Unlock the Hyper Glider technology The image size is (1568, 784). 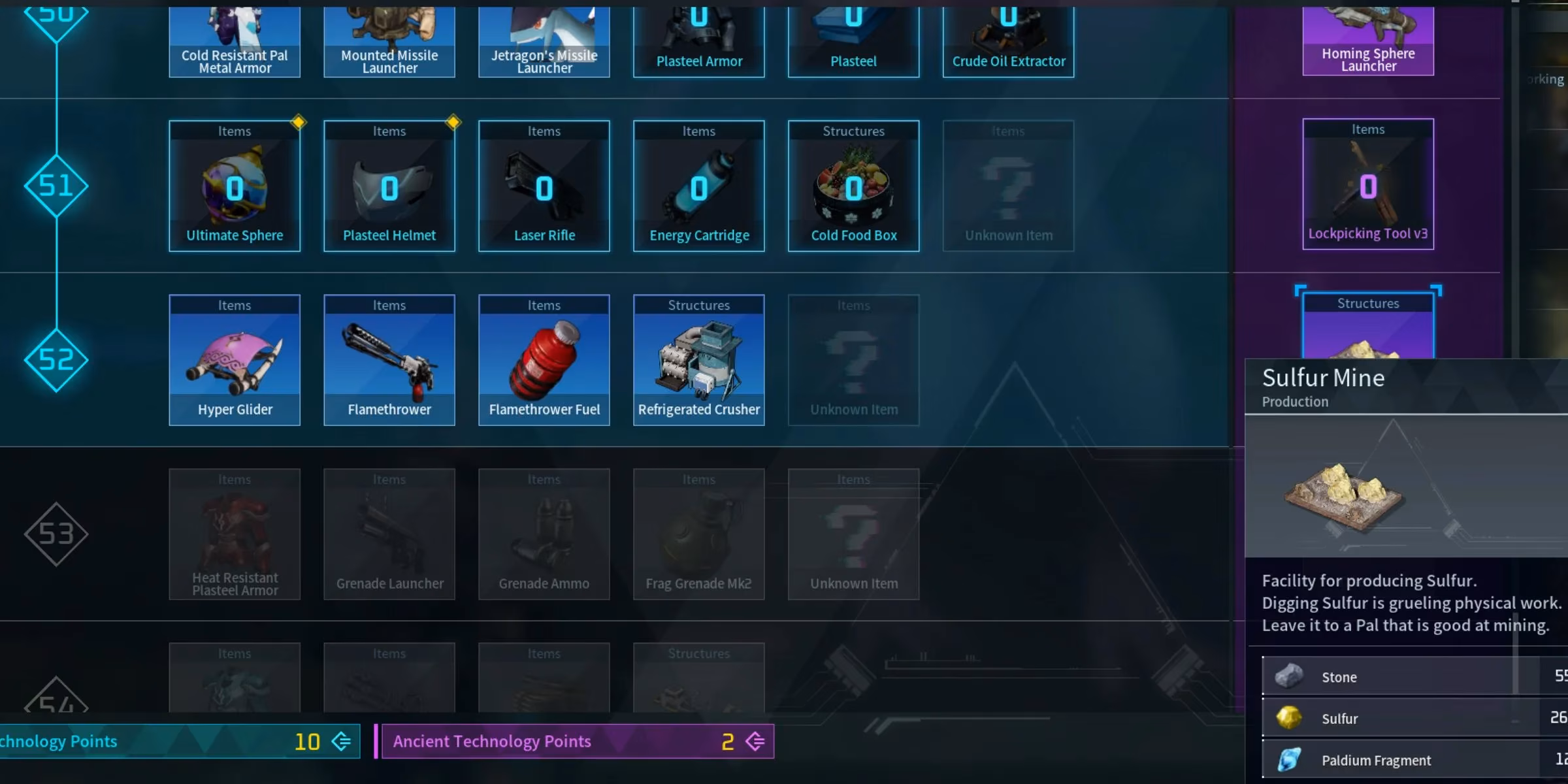point(235,360)
